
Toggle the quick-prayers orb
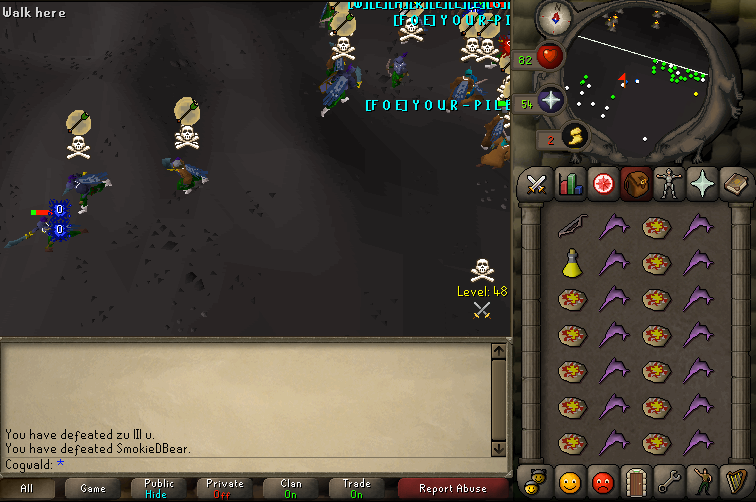click(549, 100)
